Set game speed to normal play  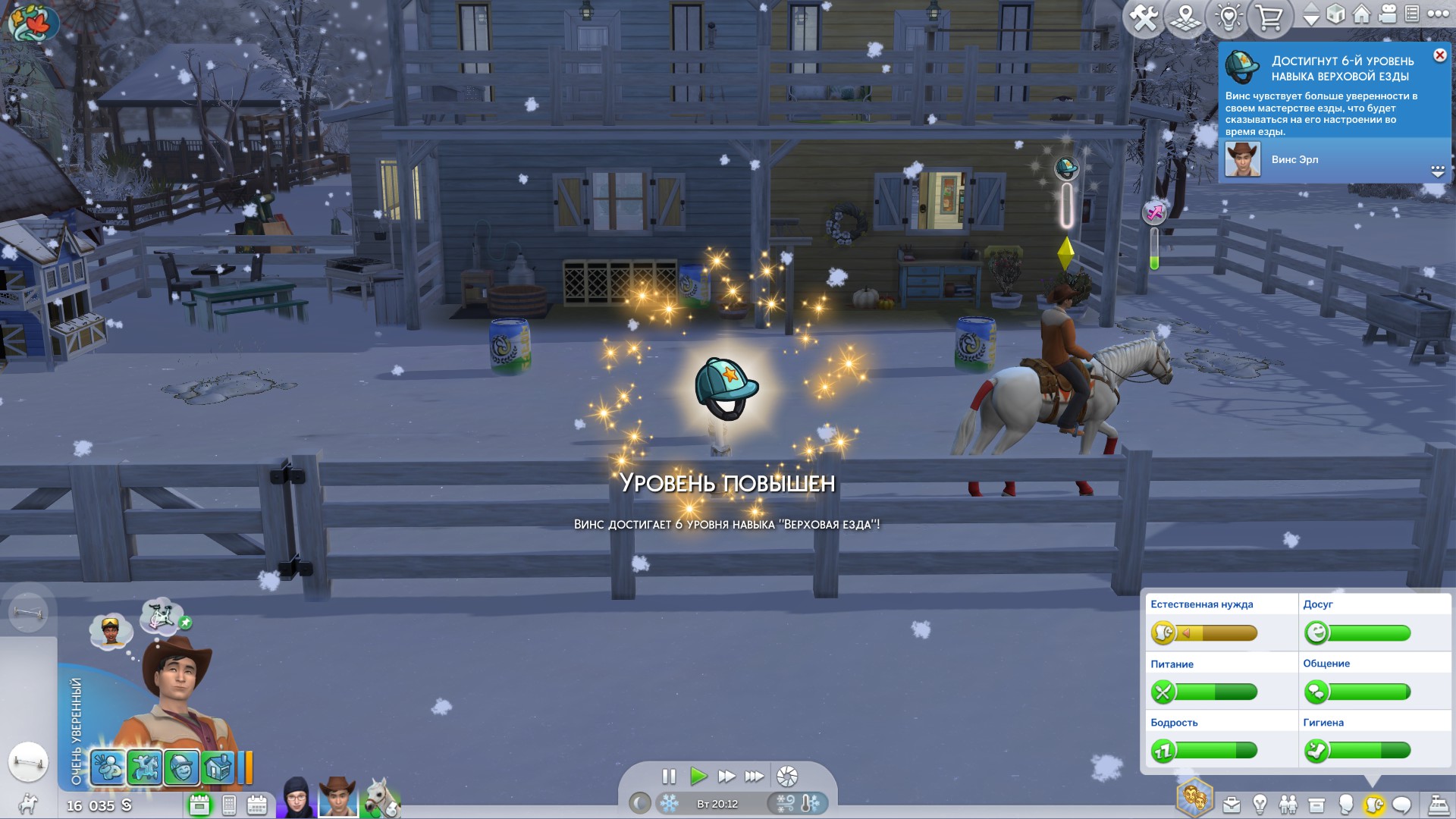pos(698,776)
